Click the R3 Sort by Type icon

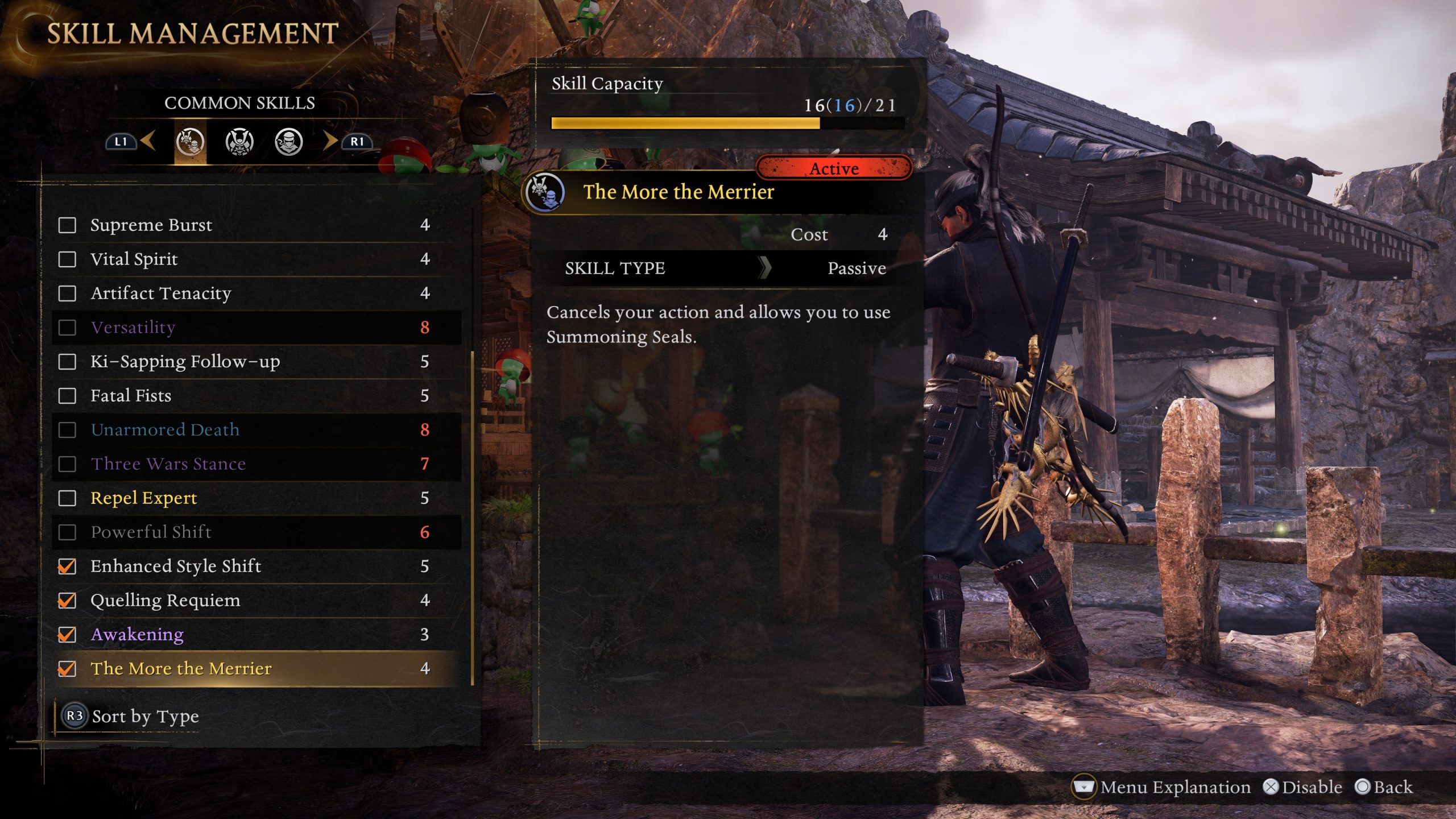coord(74,717)
